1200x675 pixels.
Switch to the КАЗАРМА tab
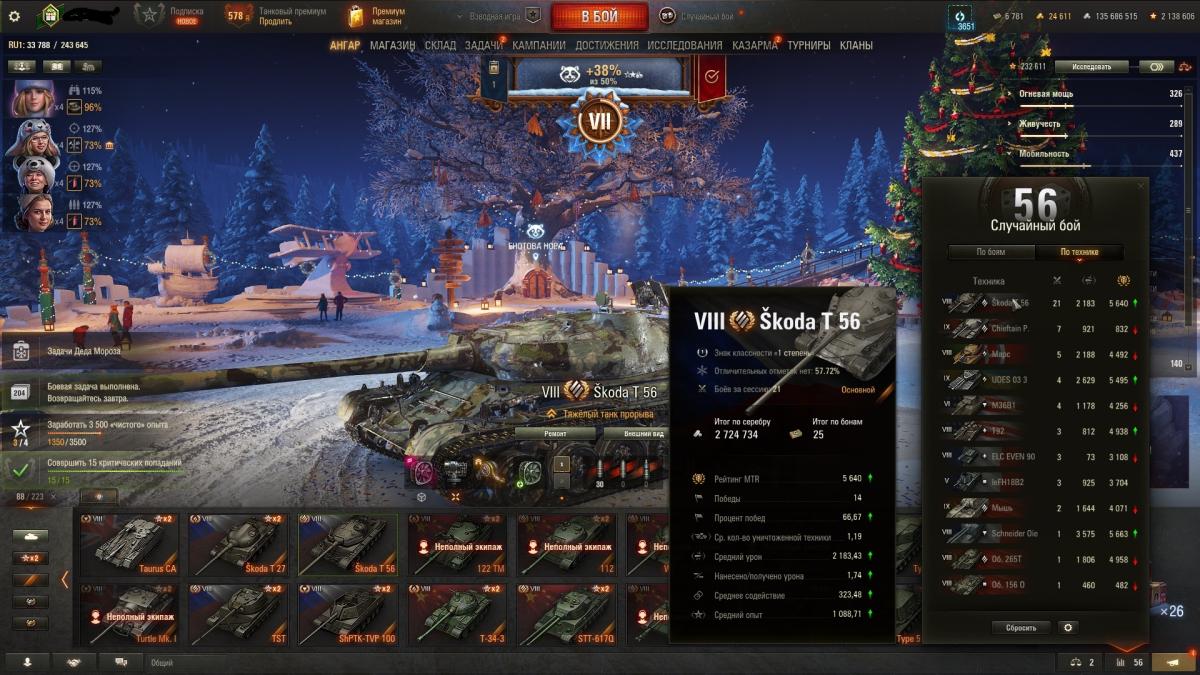(754, 45)
